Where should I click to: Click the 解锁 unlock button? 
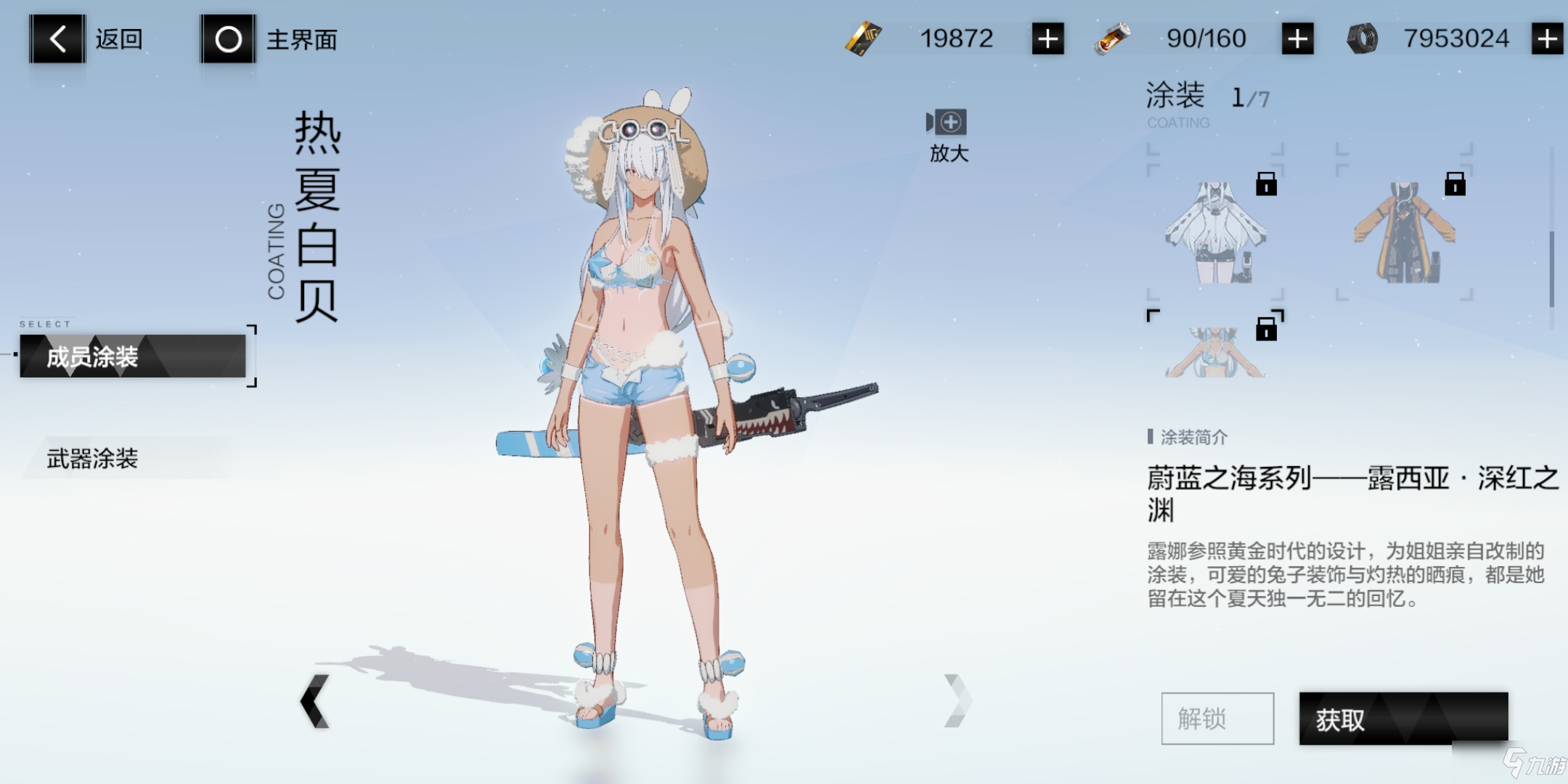point(1217,719)
